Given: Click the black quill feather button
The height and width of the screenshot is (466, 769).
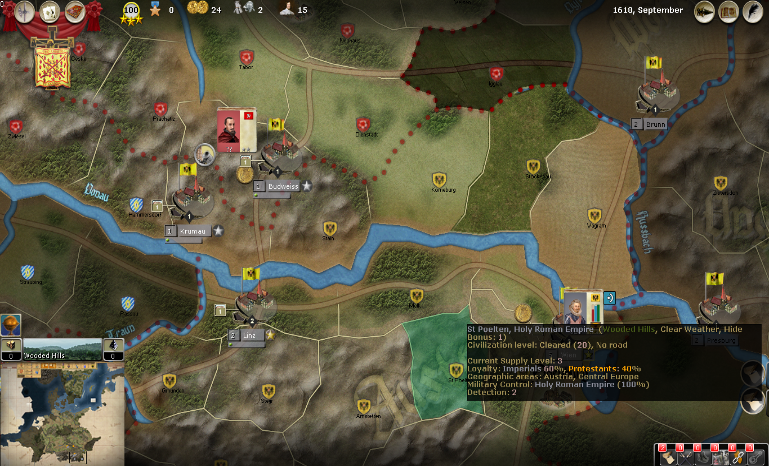Looking at the screenshot, I should [x=752, y=11].
